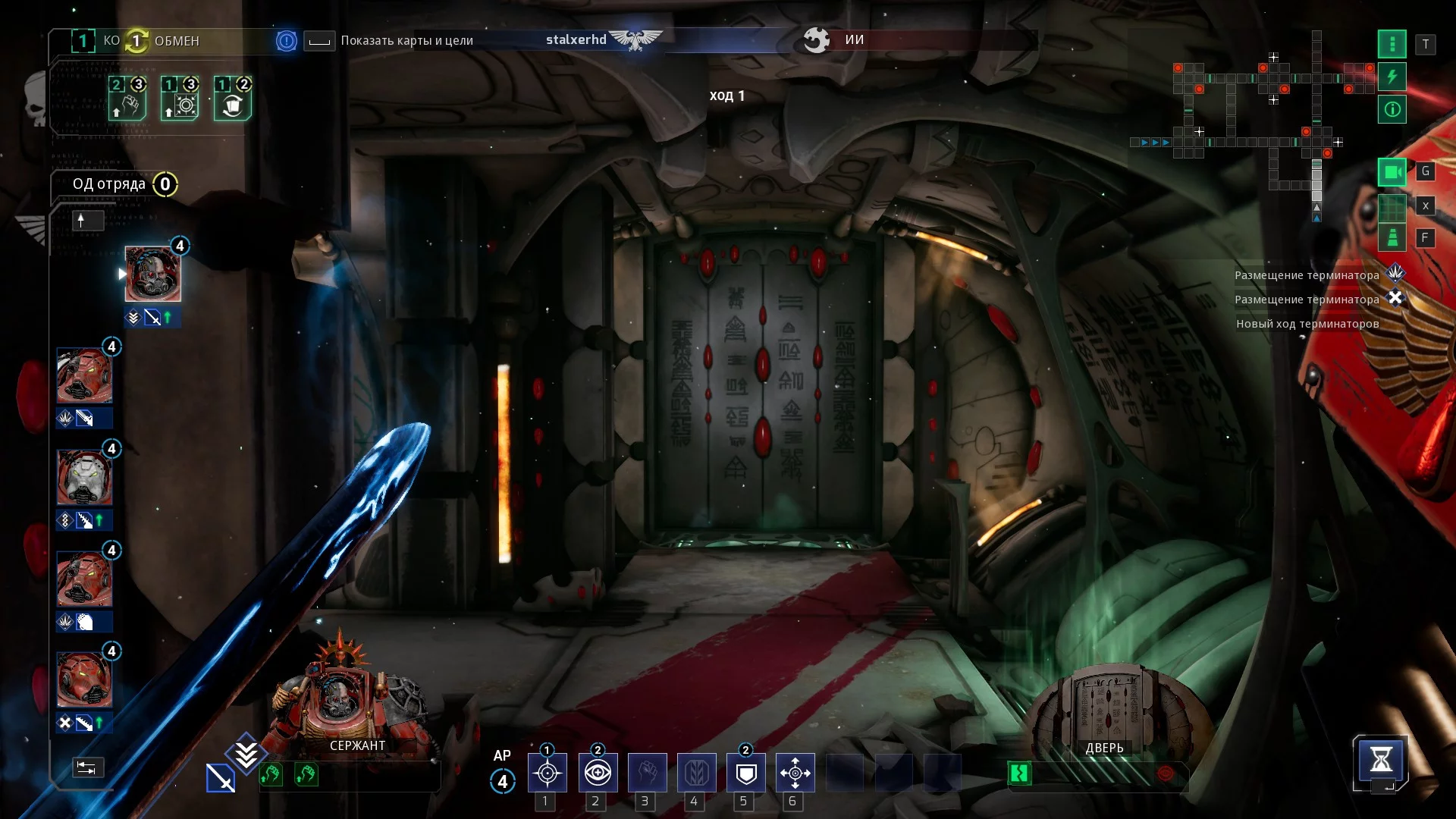Play the raised fist command card
The height and width of the screenshot is (819, 1456).
click(127, 99)
